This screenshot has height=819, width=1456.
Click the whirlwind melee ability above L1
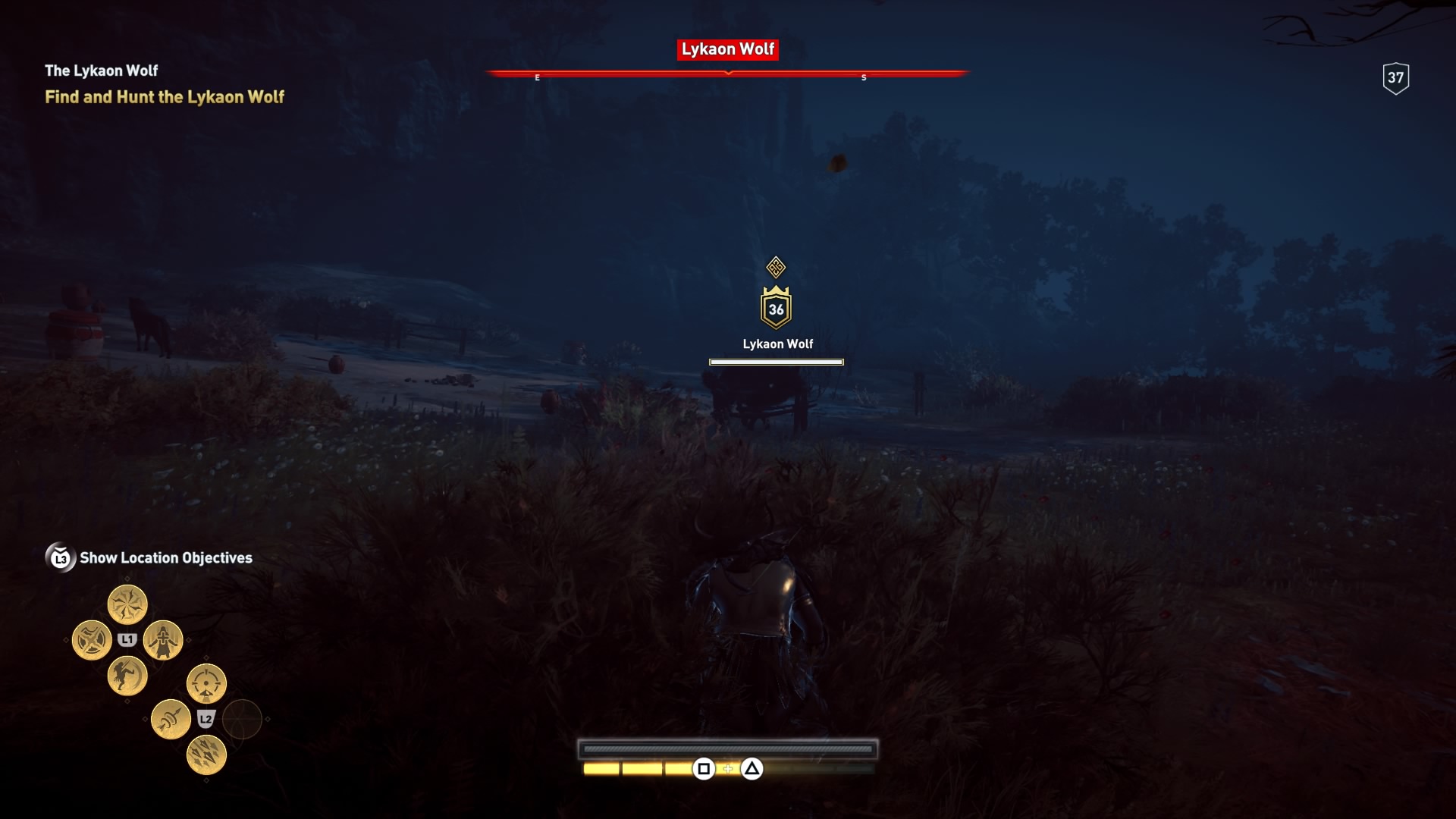tap(127, 604)
